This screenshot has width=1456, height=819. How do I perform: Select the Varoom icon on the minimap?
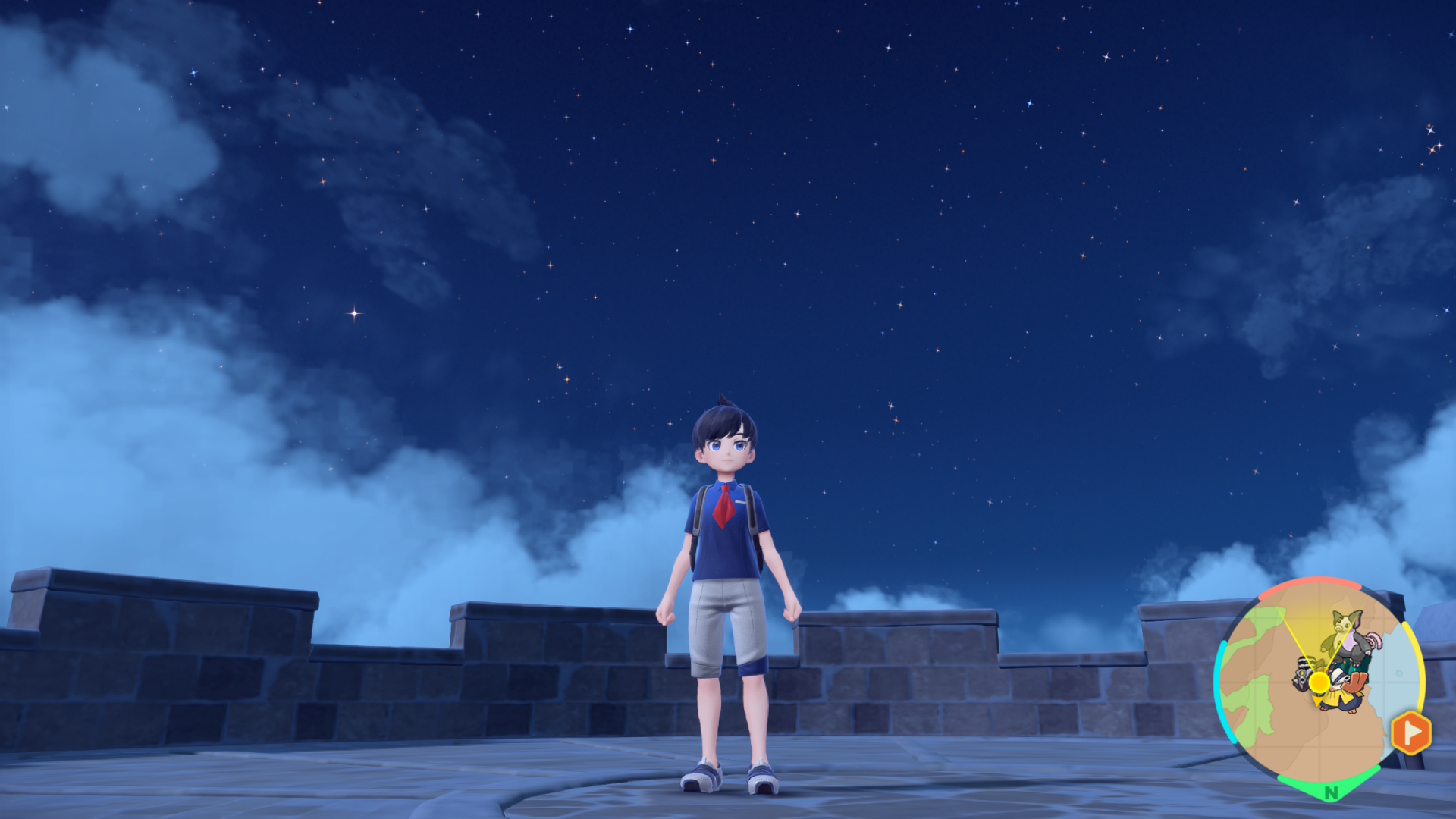point(1304,672)
